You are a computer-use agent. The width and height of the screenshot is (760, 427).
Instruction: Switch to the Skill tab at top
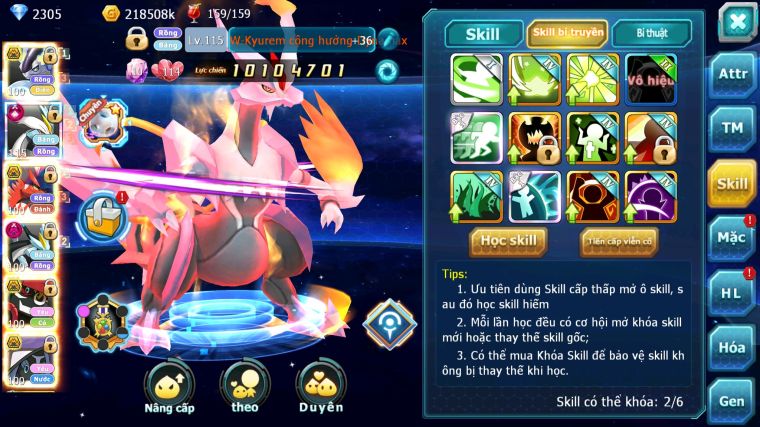tap(483, 33)
